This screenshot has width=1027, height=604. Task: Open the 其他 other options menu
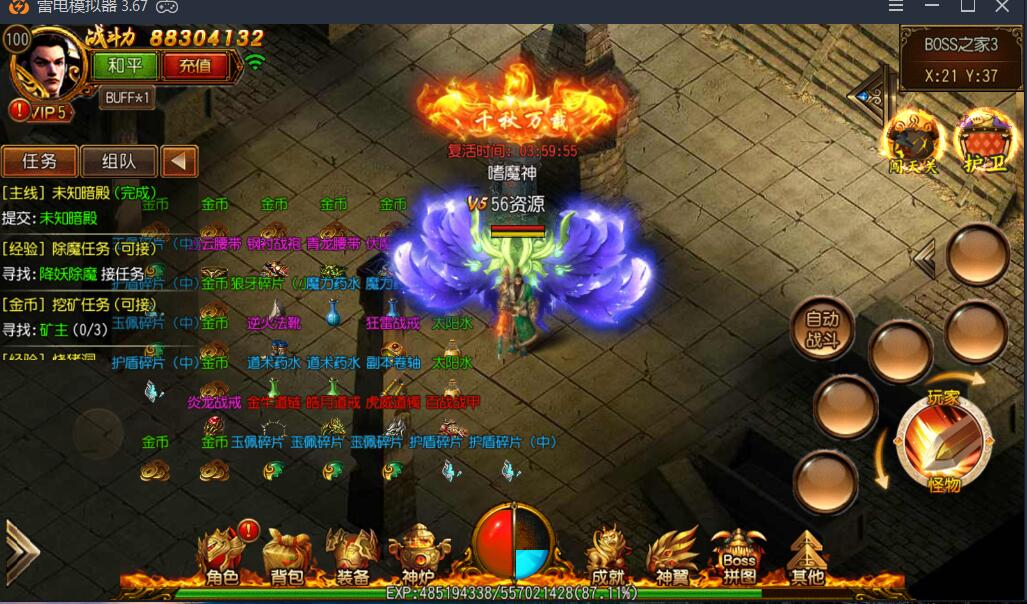(807, 556)
